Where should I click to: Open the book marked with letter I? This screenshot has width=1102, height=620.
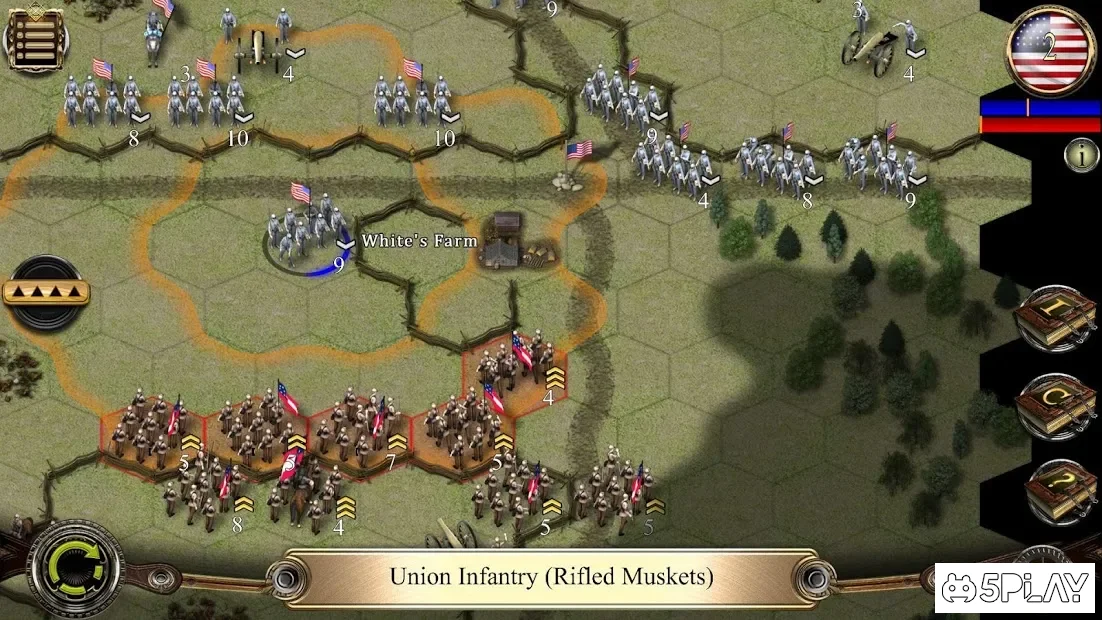(1058, 316)
